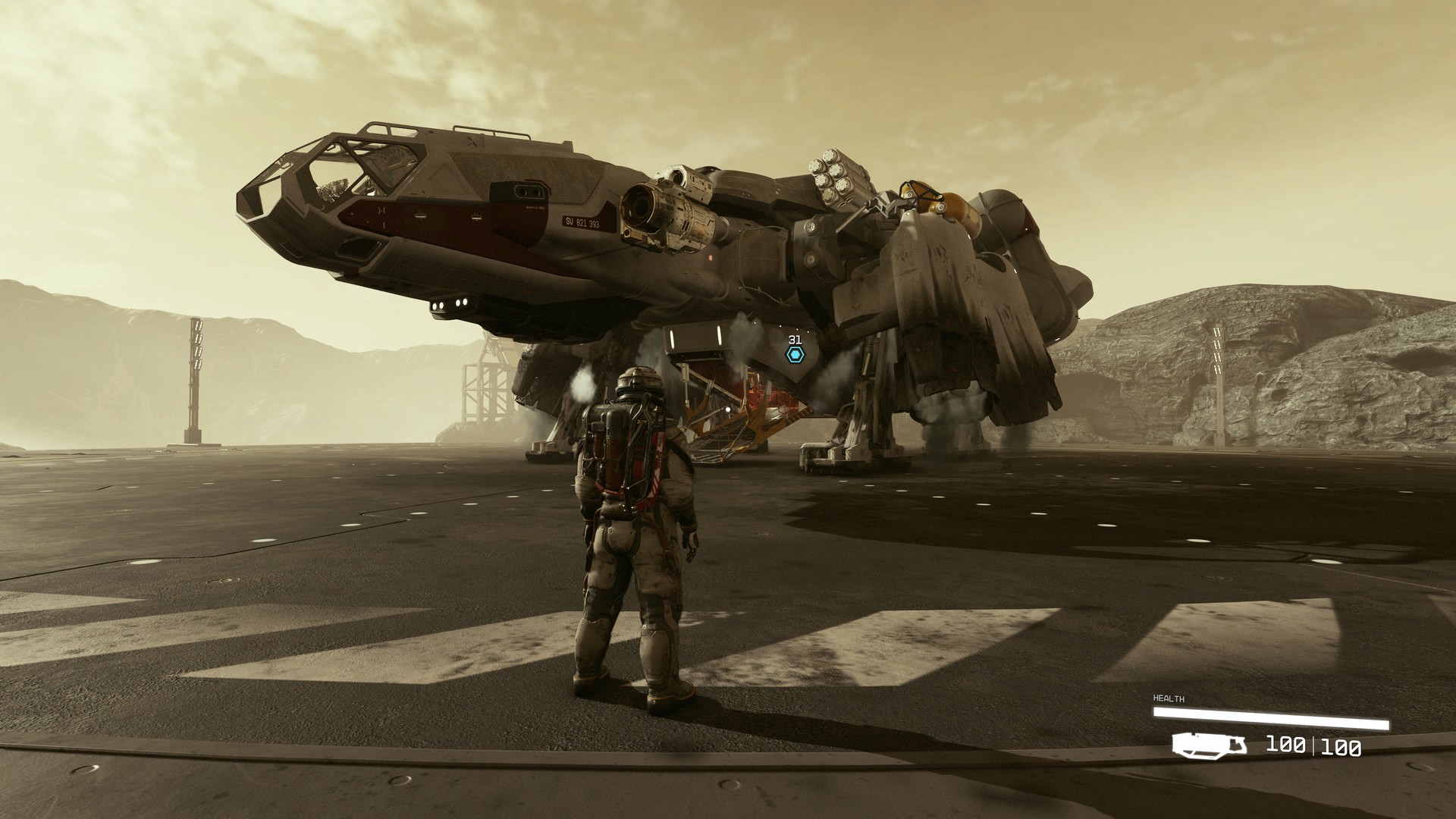Click the equipped weapon icon
This screenshot has height=819, width=1456.
click(x=1209, y=745)
